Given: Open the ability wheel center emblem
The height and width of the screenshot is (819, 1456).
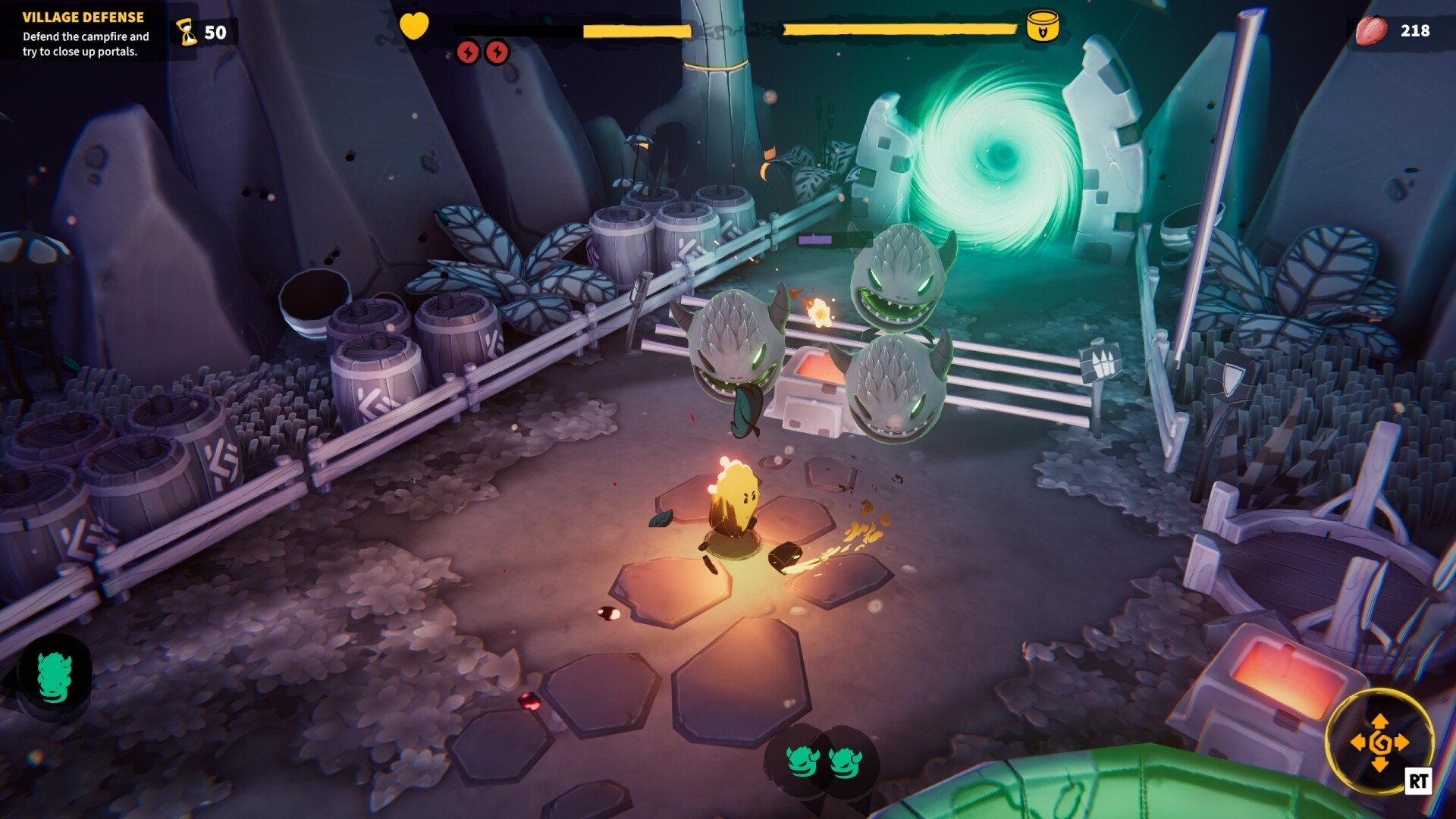Looking at the screenshot, I should (x=1382, y=742).
